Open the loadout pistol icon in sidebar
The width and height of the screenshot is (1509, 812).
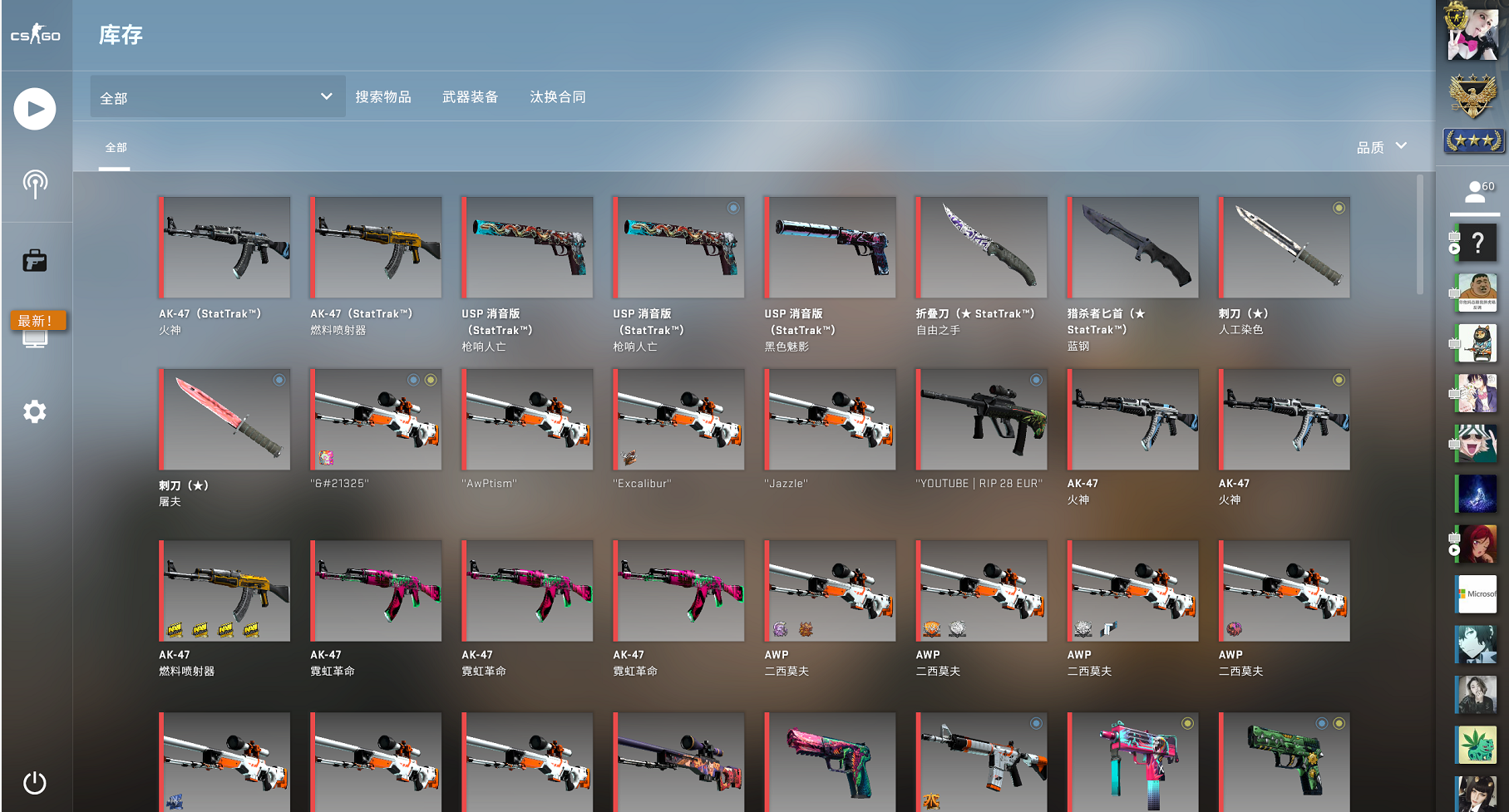[x=35, y=260]
